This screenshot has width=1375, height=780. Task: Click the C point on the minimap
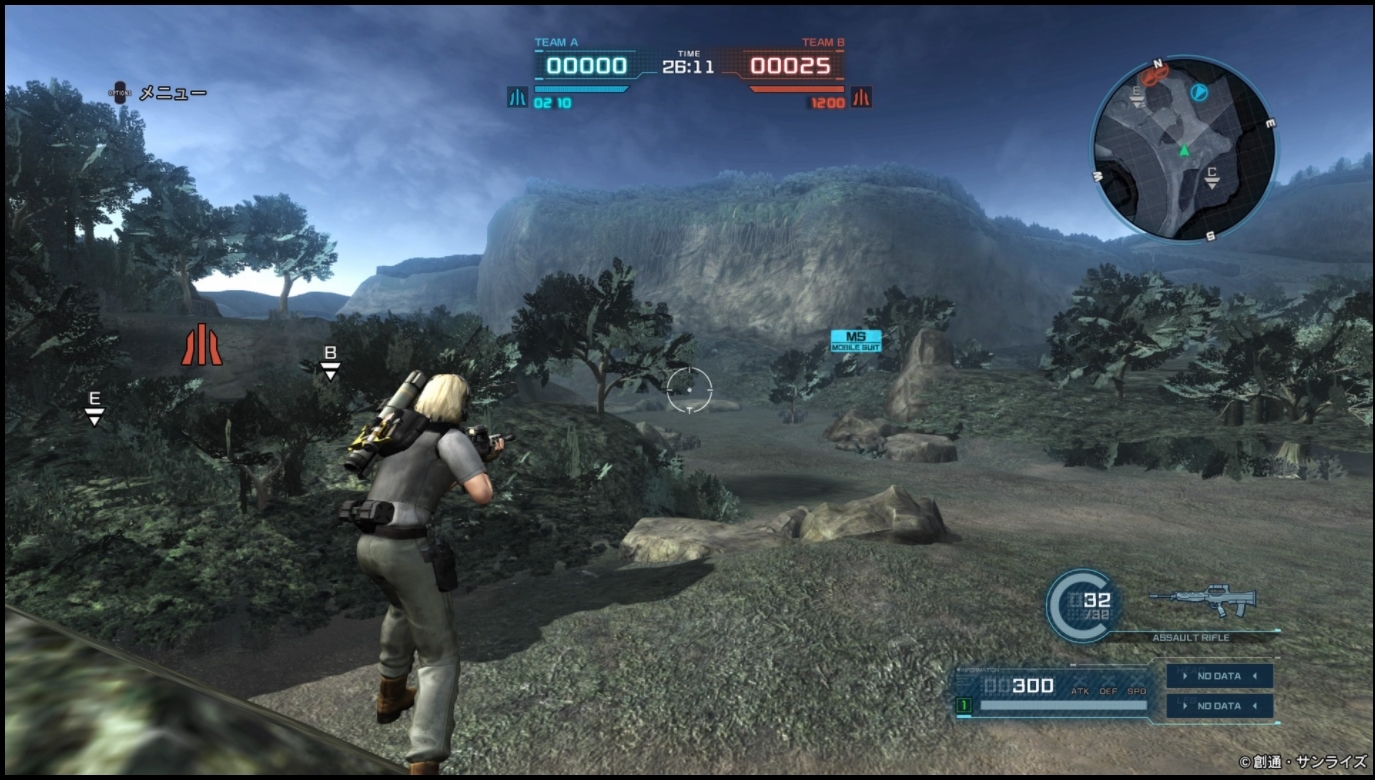click(1212, 176)
